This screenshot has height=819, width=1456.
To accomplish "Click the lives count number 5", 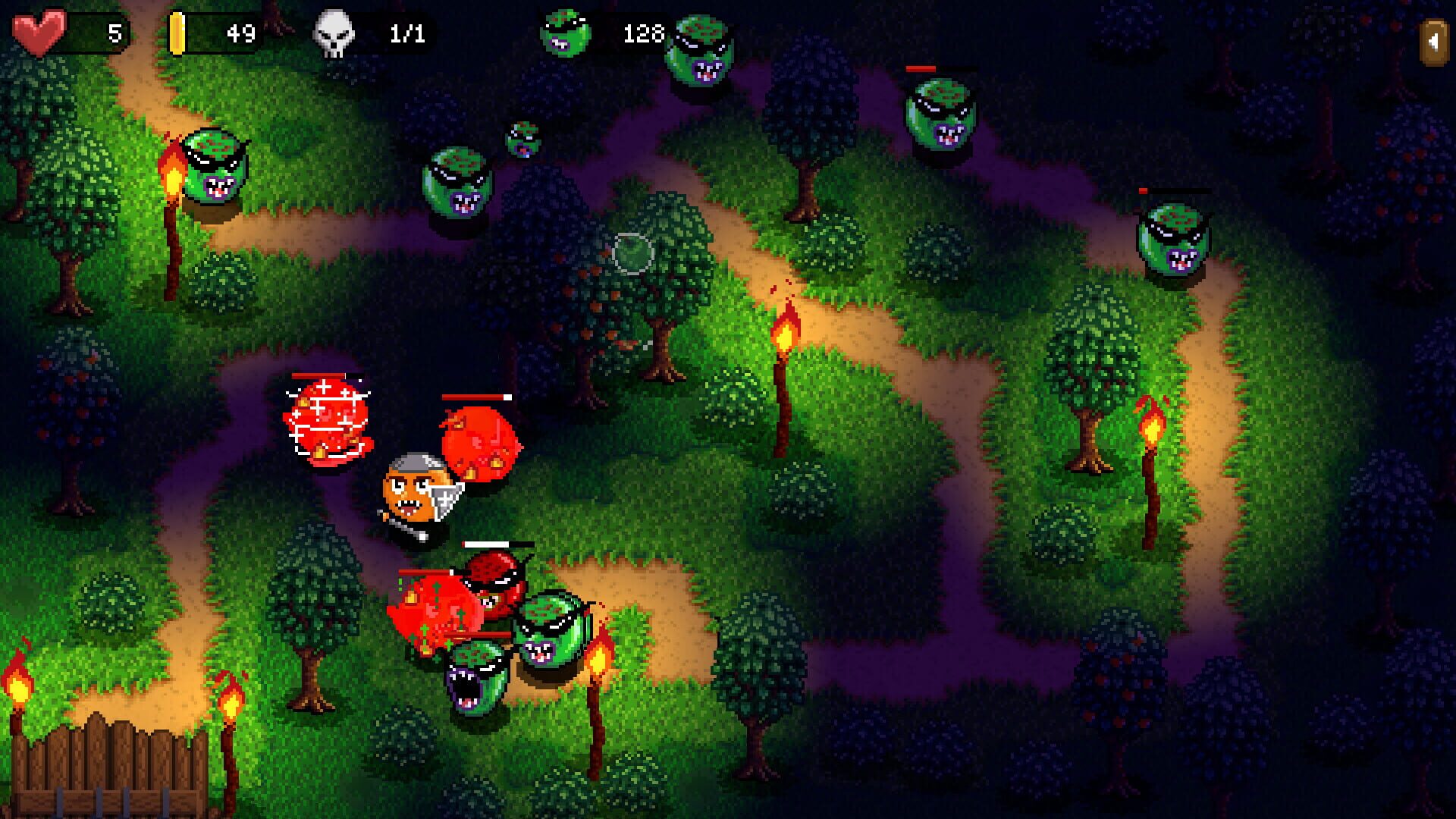I will tap(115, 32).
